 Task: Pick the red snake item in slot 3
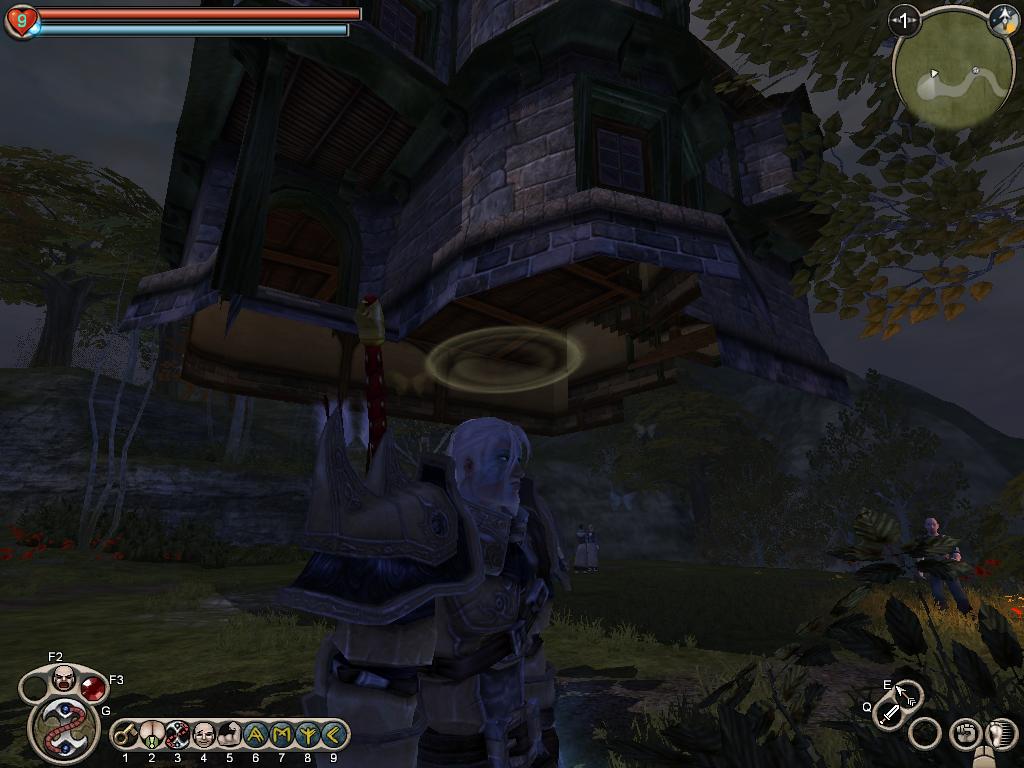click(x=178, y=736)
